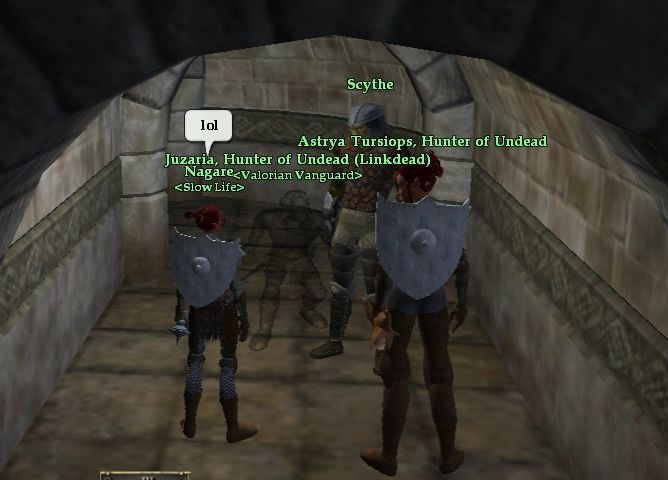Select Astrya Tursiops, Hunter of Undead nameplate

click(x=422, y=142)
